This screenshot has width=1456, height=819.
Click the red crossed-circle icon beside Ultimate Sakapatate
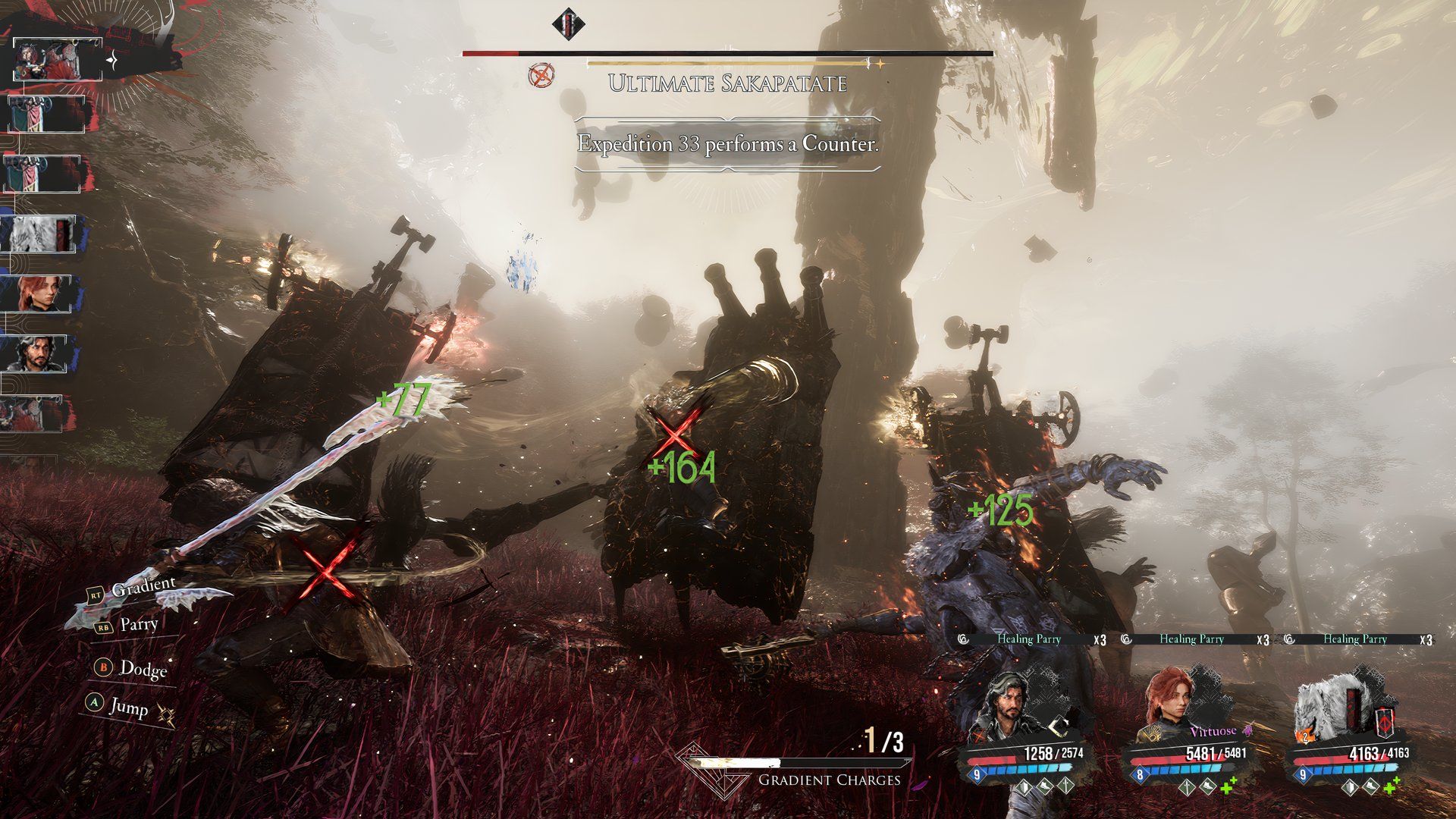[542, 75]
